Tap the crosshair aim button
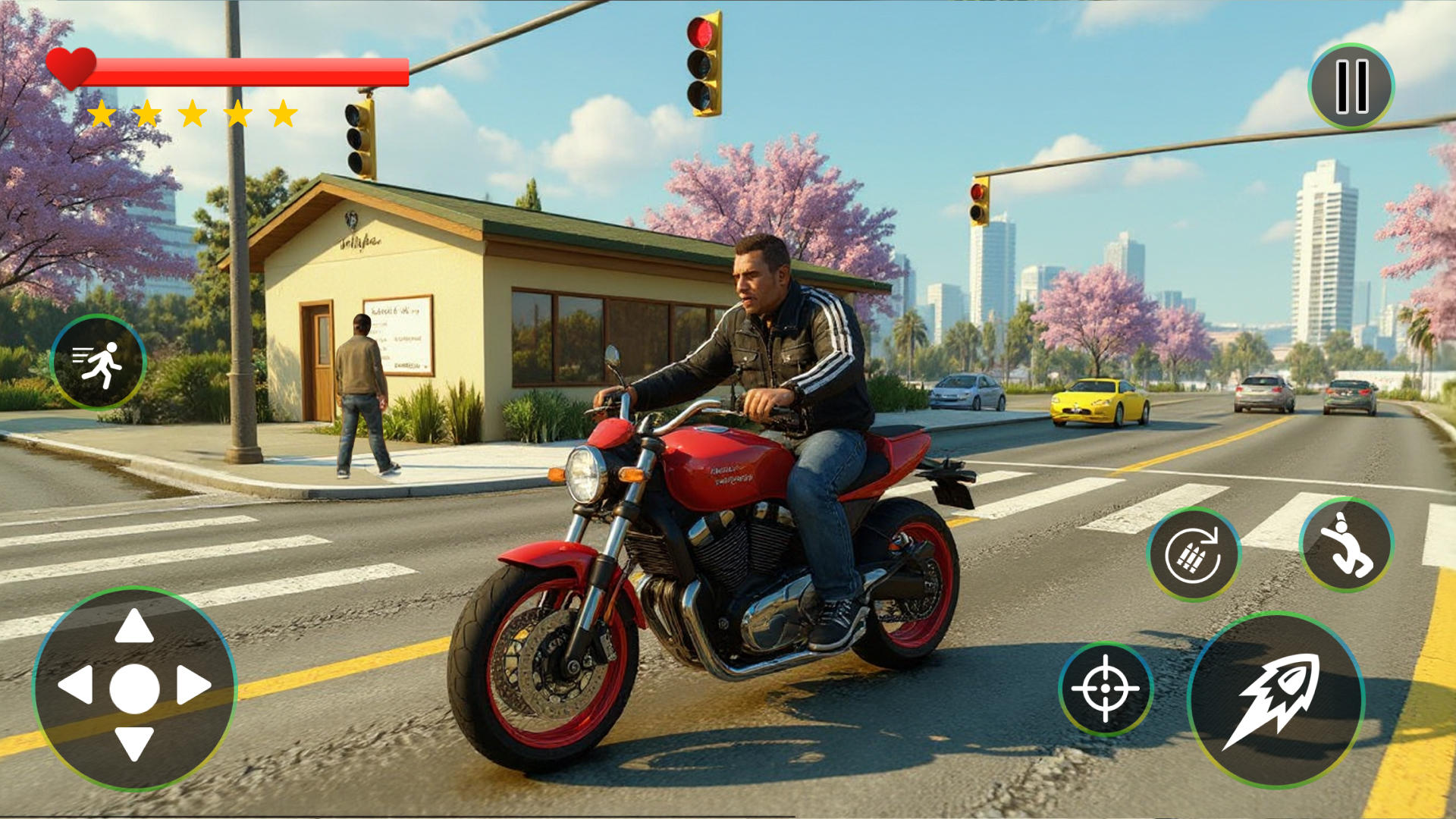Image resolution: width=1456 pixels, height=819 pixels. [x=1106, y=689]
